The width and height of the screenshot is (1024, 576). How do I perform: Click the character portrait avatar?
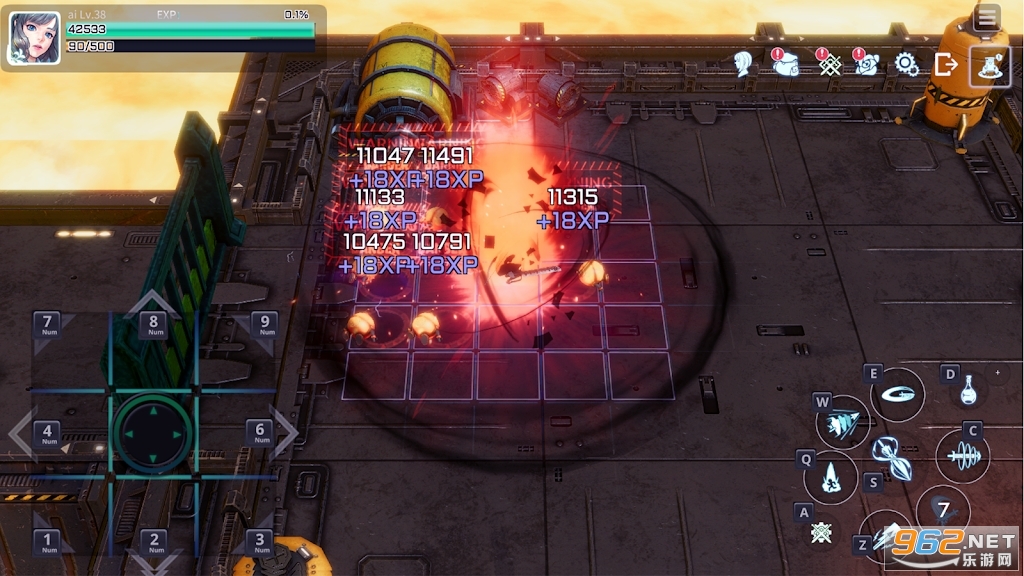35,38
